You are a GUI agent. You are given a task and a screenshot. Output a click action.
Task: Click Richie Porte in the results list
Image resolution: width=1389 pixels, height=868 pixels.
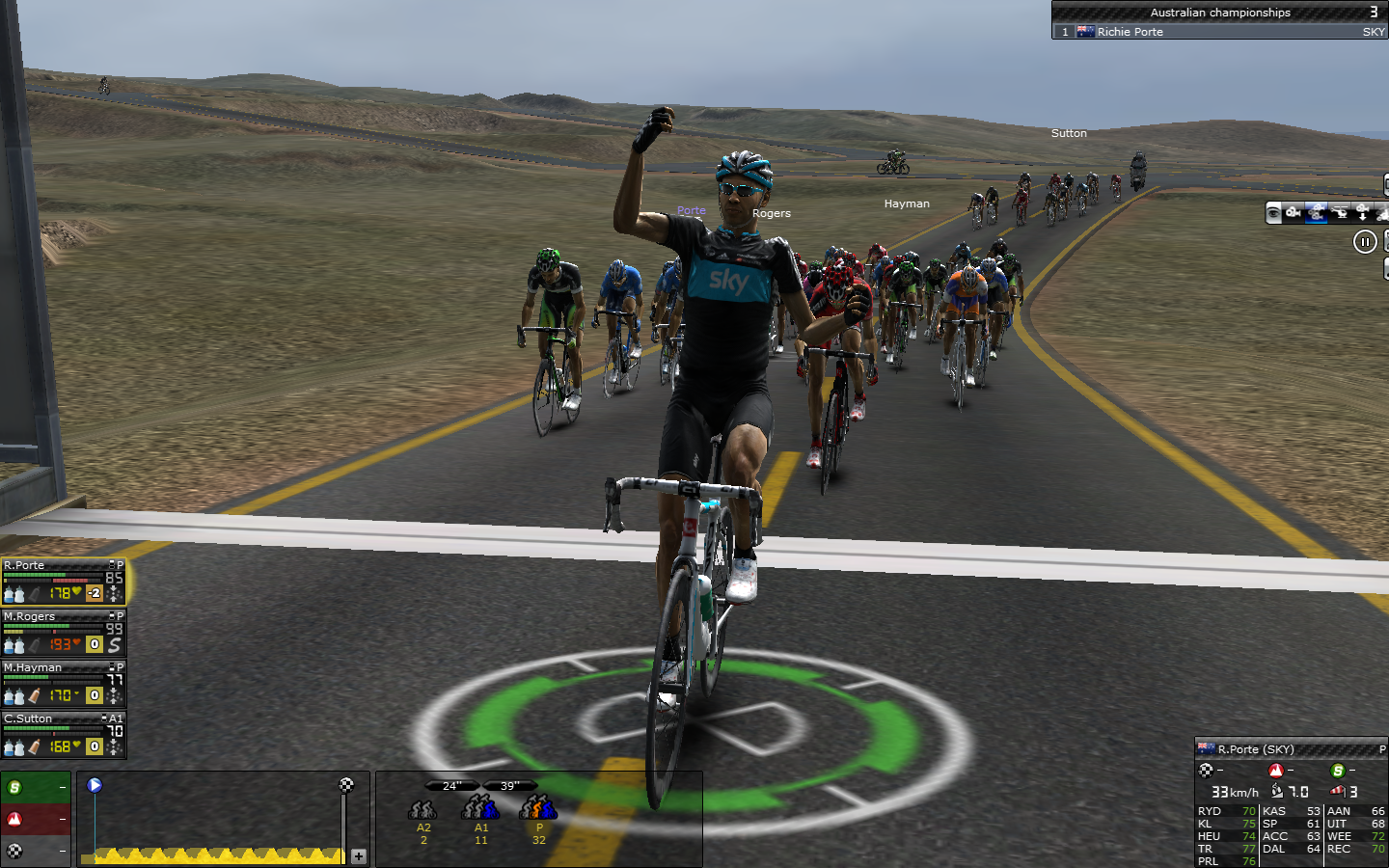coord(1130,32)
